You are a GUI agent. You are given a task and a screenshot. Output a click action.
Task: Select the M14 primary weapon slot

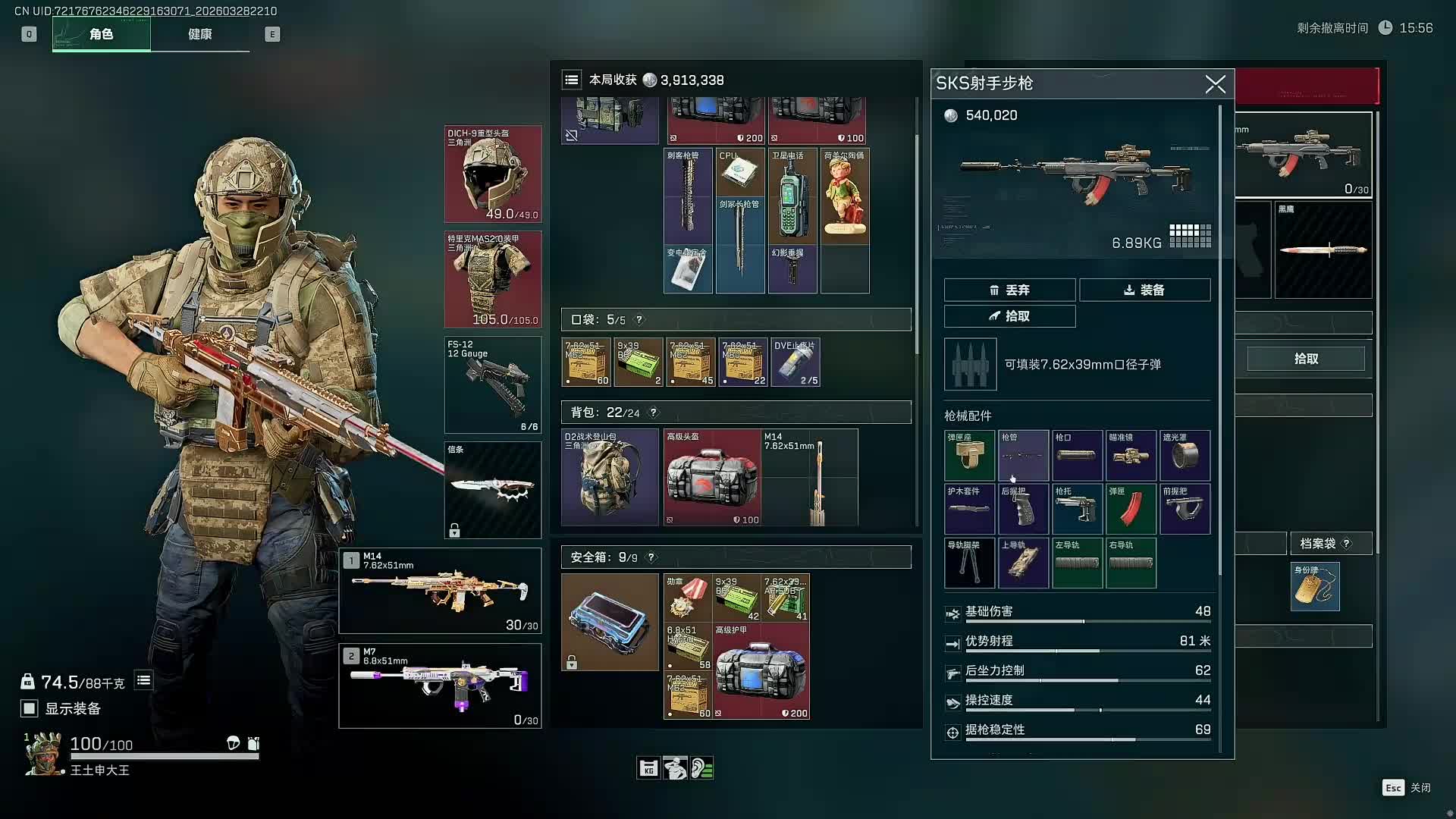tap(440, 591)
